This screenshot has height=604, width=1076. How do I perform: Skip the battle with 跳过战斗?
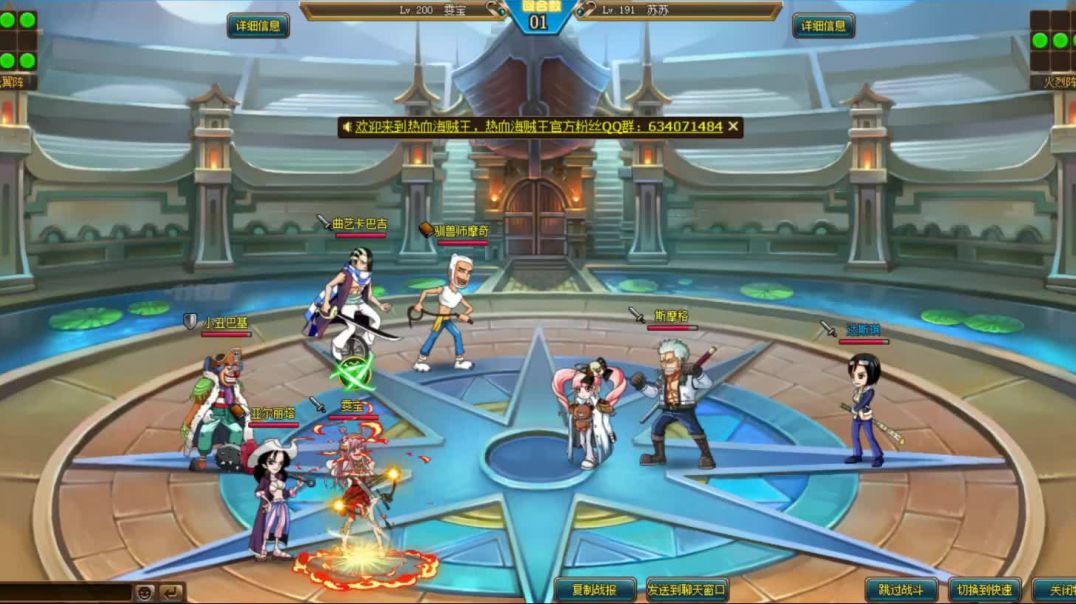[x=901, y=590]
